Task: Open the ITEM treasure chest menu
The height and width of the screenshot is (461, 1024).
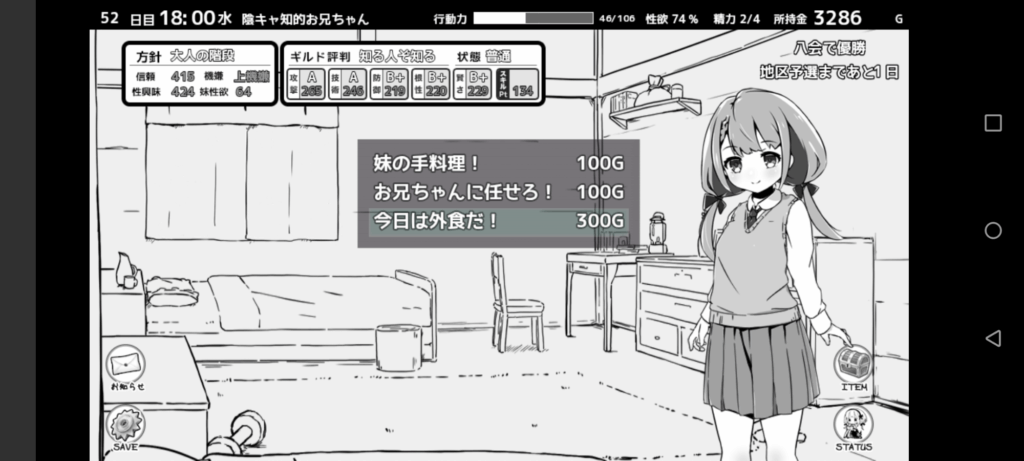Action: 853,365
